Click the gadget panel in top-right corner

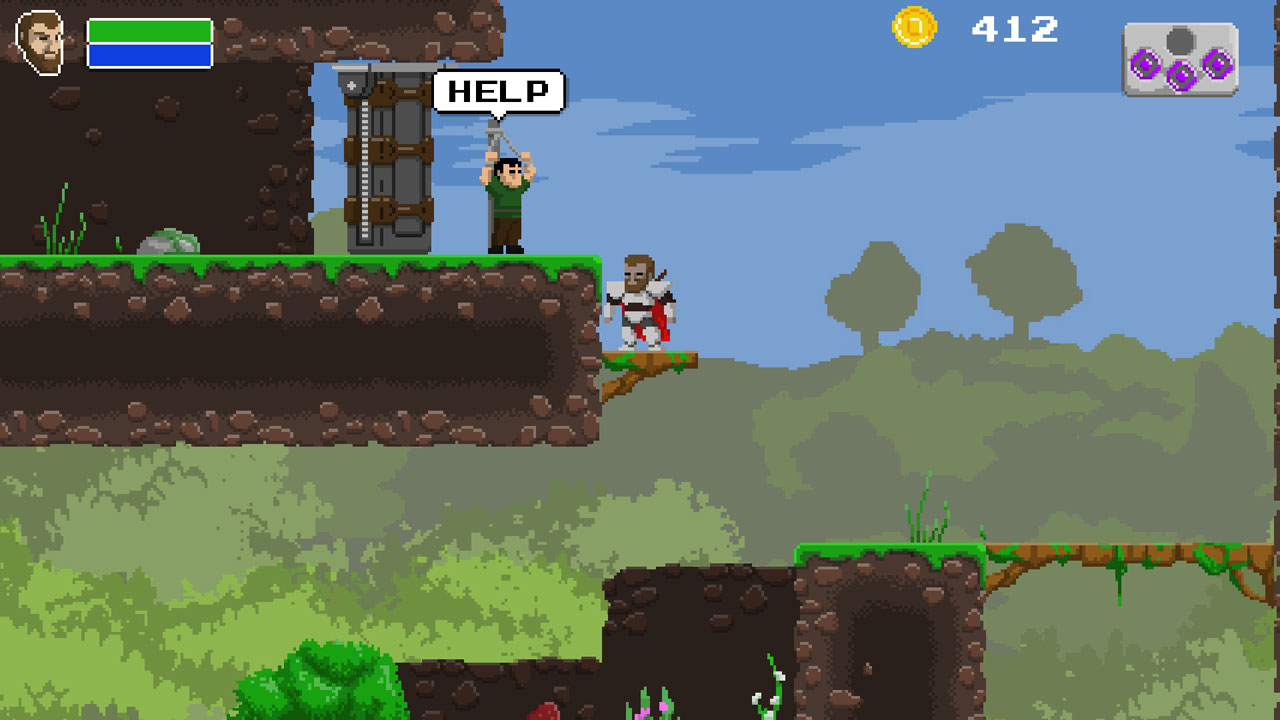(x=1182, y=58)
